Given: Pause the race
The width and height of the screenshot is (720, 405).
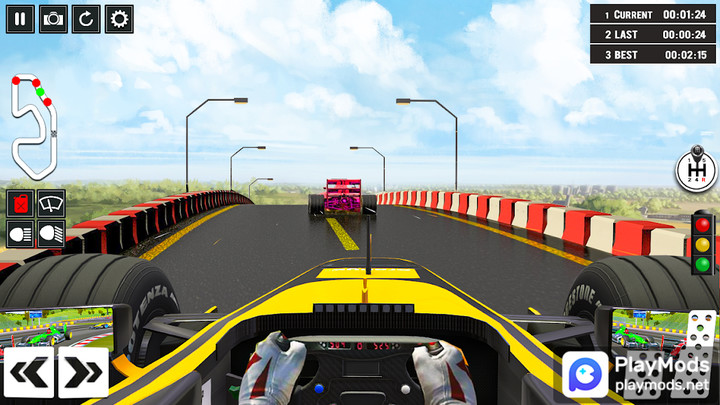Looking at the screenshot, I should (x=20, y=18).
